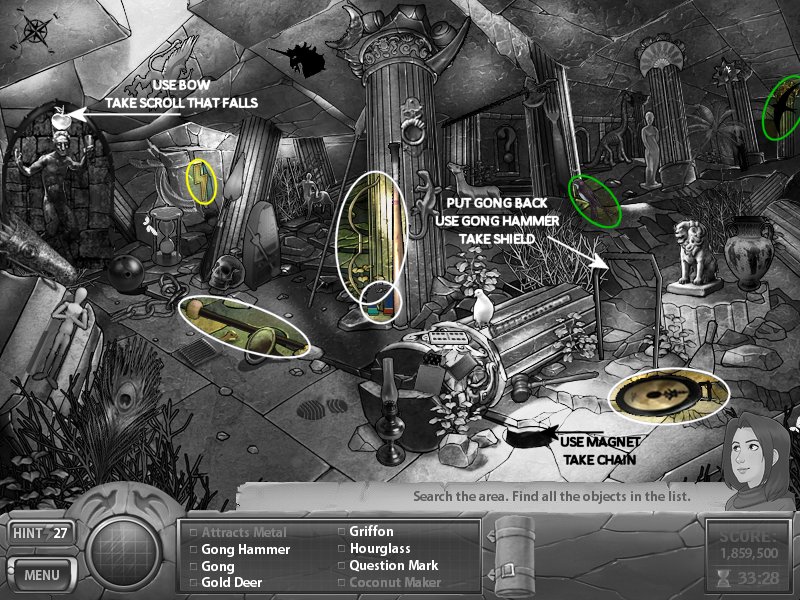Image resolution: width=800 pixels, height=600 pixels.
Task: Select Question Mark list entry
Action: click(393, 565)
